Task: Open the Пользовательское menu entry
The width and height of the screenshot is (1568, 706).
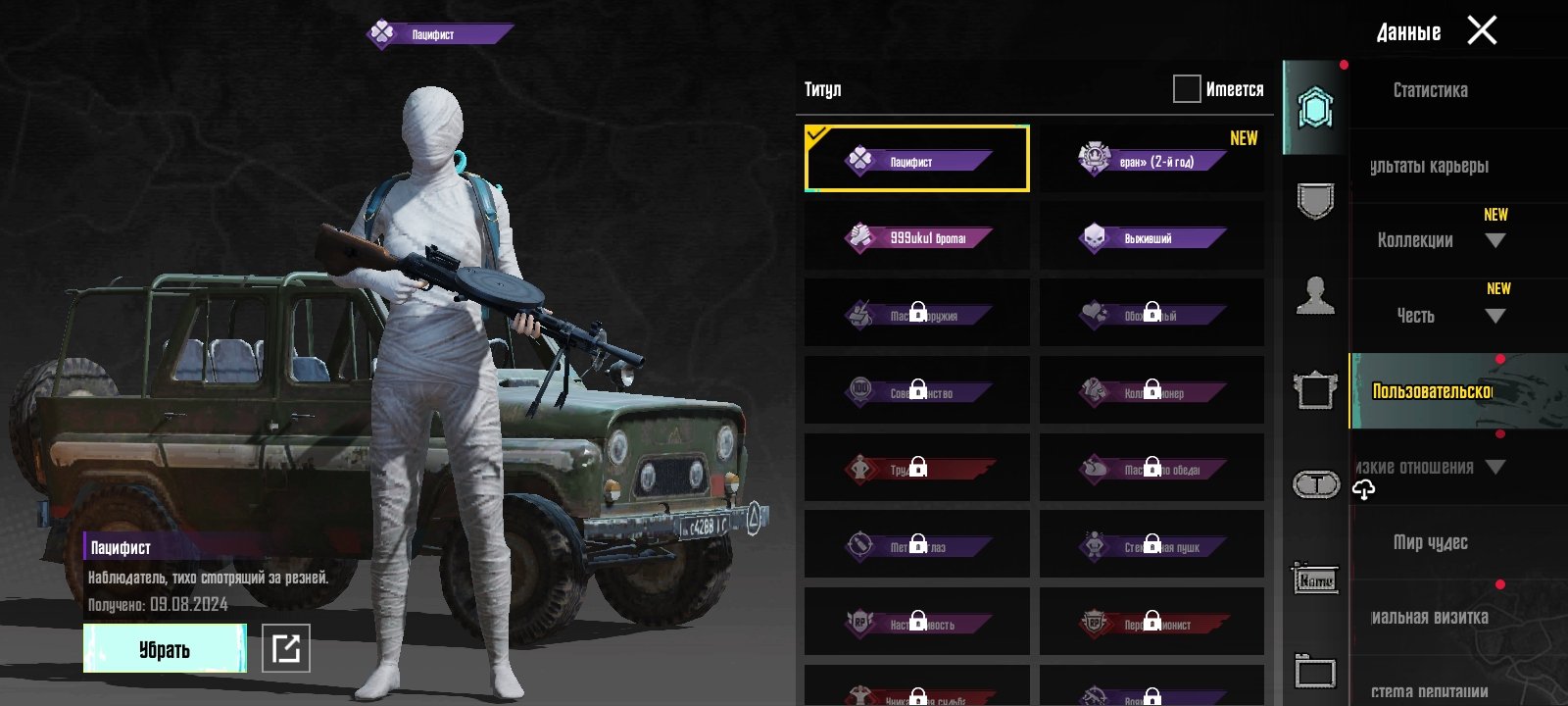Action: pos(1432,391)
